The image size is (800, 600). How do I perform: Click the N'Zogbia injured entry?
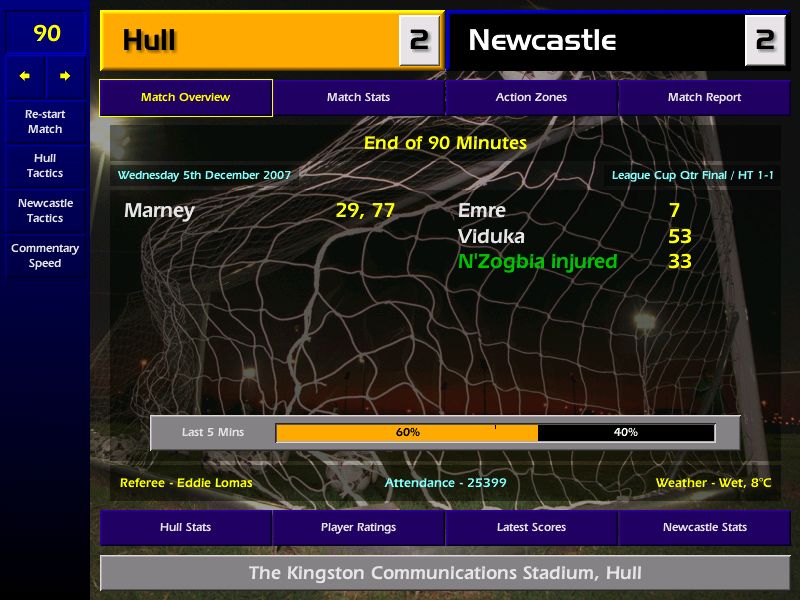tap(537, 262)
